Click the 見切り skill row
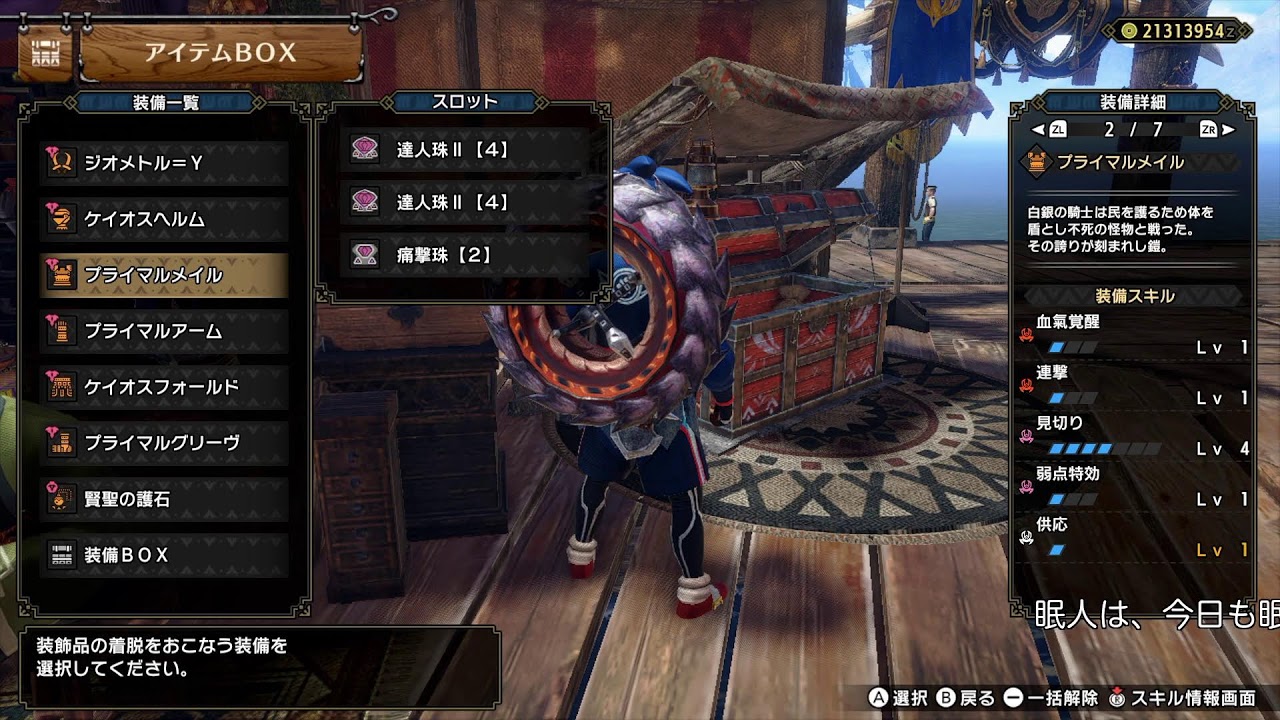Screen dimensions: 1280x720 coord(1134,436)
